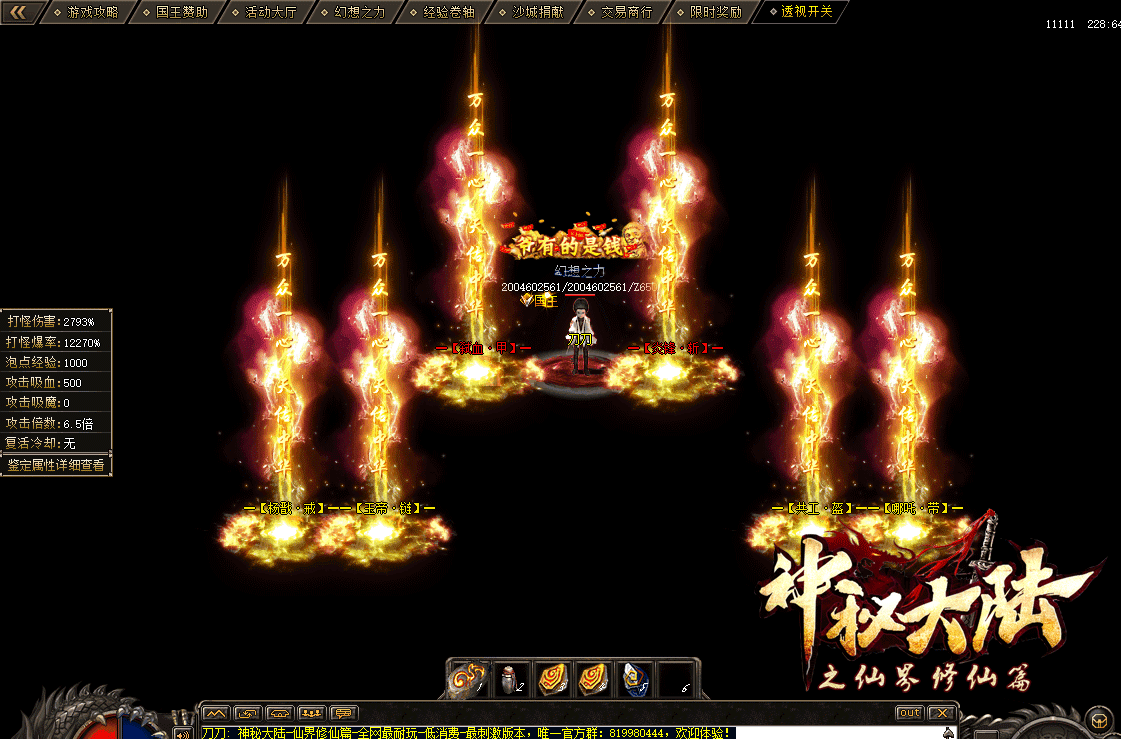
Task: Click the 'out' button above the chat
Action: (x=909, y=713)
